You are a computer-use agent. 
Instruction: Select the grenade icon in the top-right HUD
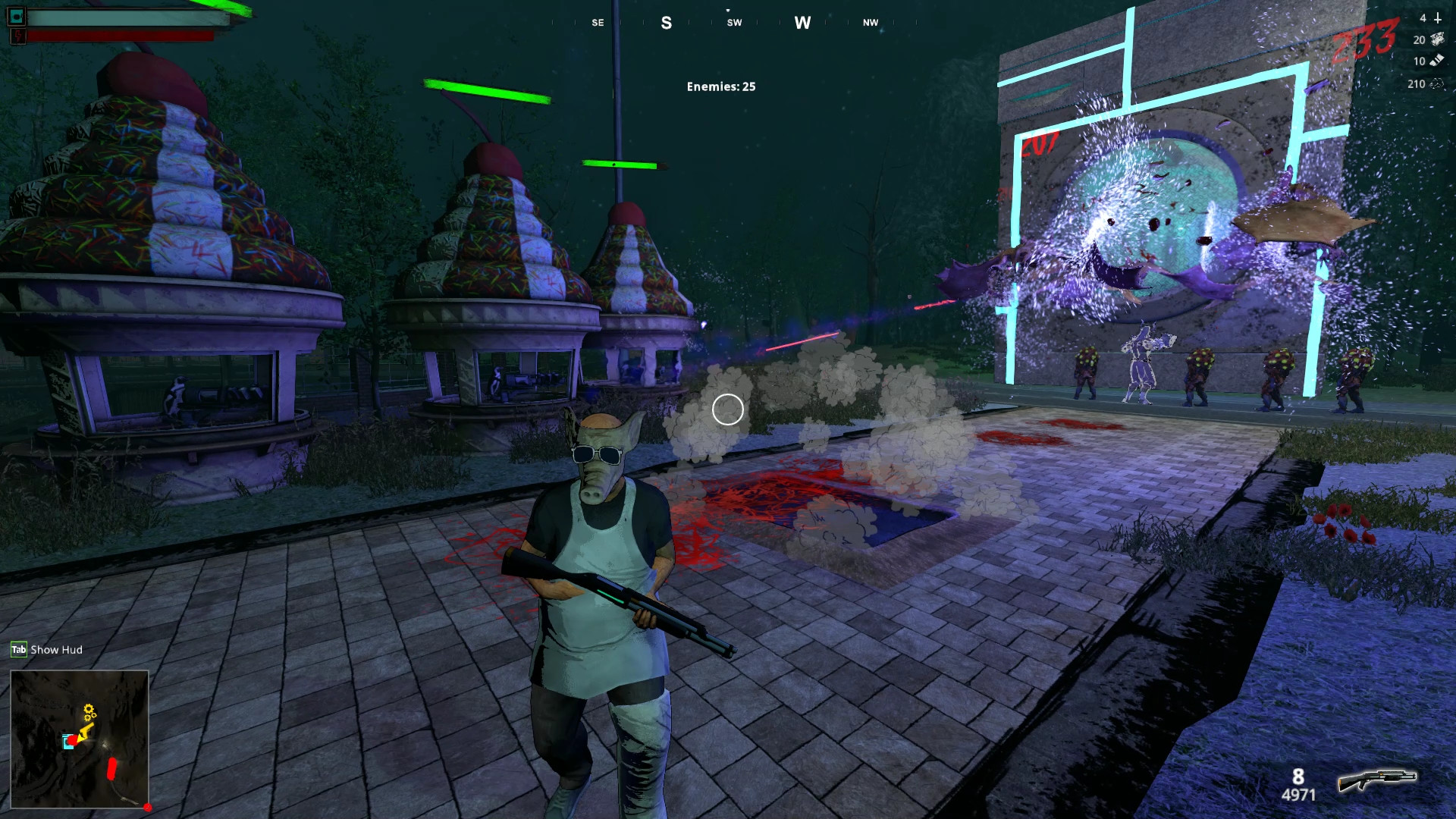1437,19
